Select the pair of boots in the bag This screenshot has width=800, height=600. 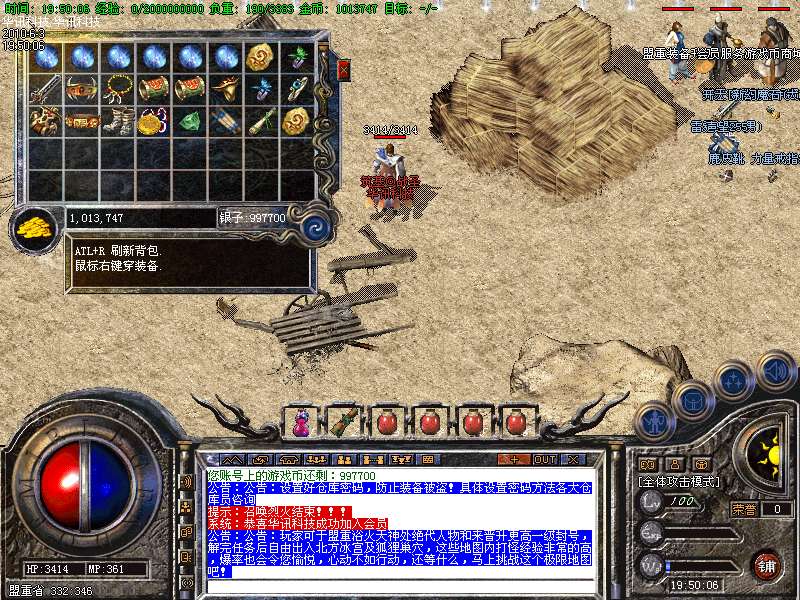tap(118, 122)
